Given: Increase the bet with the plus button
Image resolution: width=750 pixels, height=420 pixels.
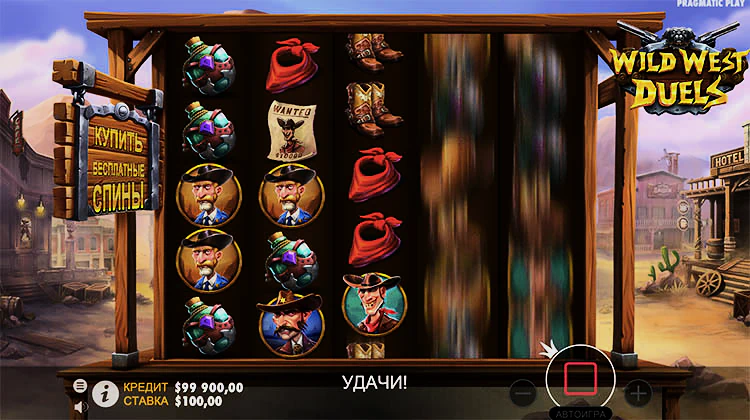Looking at the screenshot, I should 637,391.
